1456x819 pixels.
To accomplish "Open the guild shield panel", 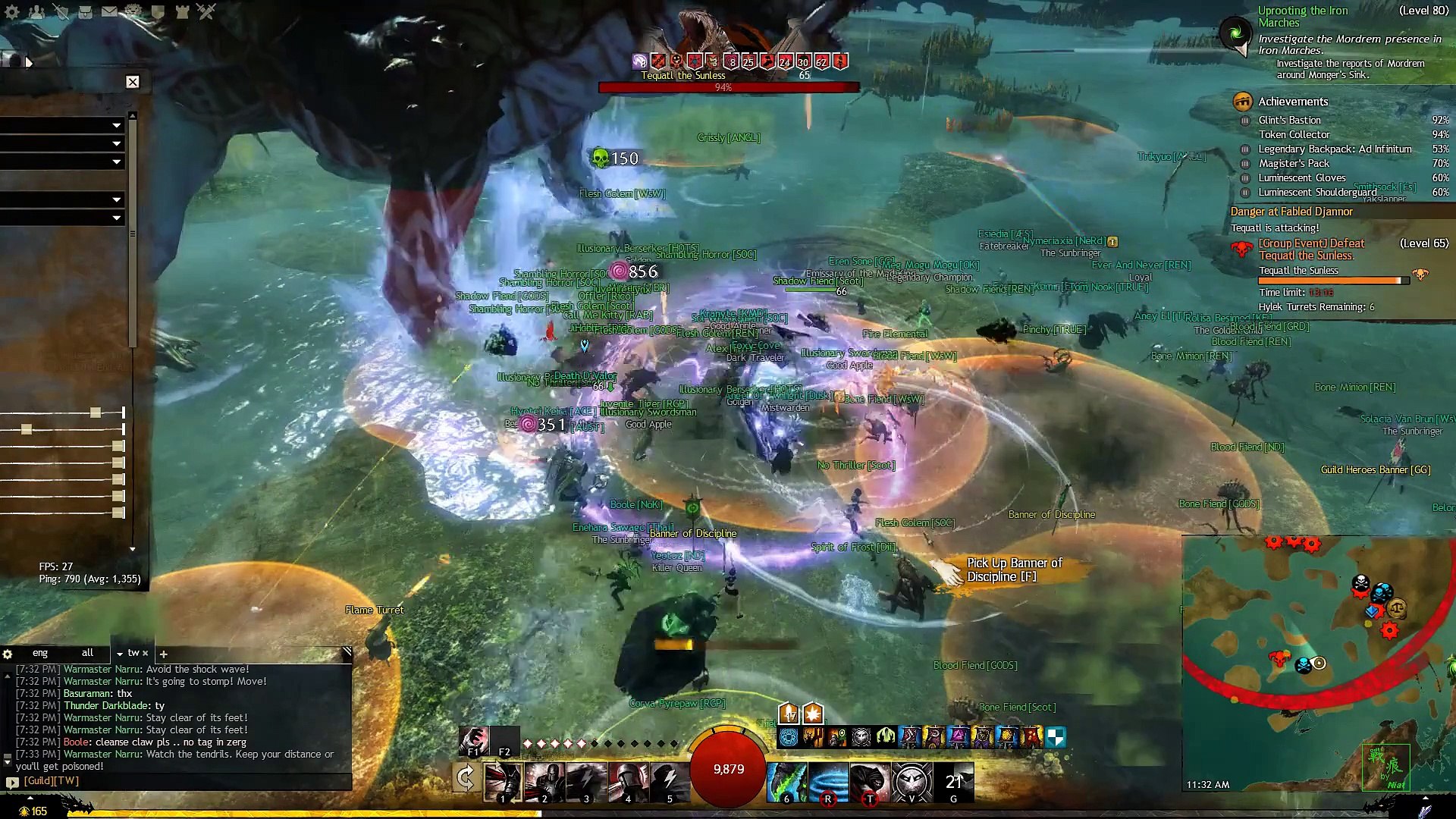I will pyautogui.click(x=158, y=11).
